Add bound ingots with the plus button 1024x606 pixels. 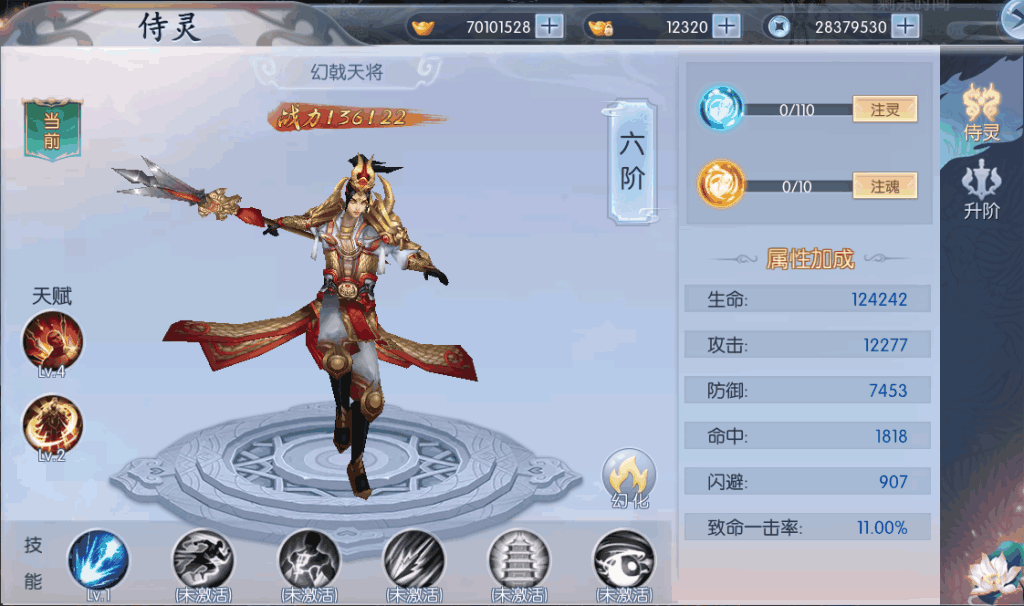pyautogui.click(x=727, y=26)
